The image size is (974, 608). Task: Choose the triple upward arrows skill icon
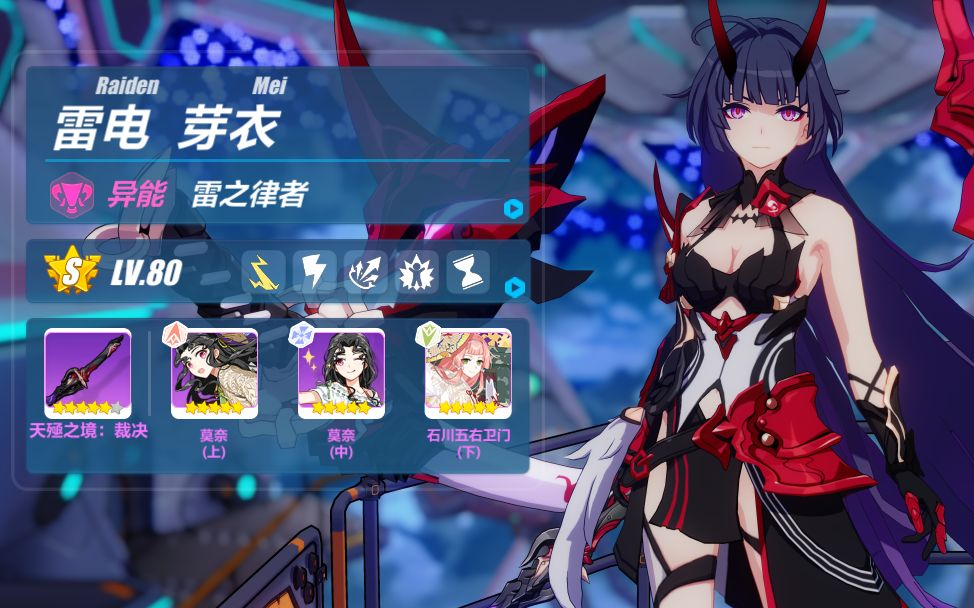pos(365,272)
